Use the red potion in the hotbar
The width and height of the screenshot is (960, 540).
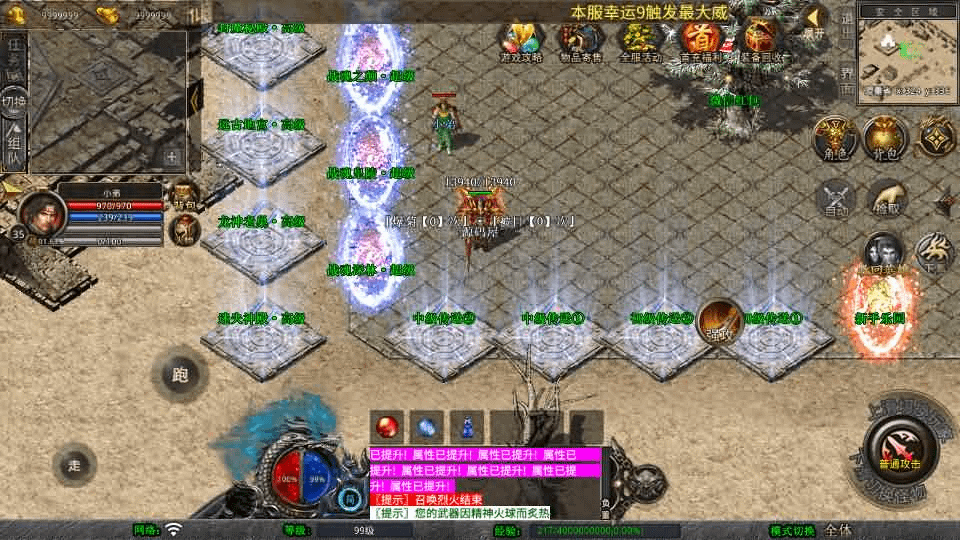click(x=386, y=426)
